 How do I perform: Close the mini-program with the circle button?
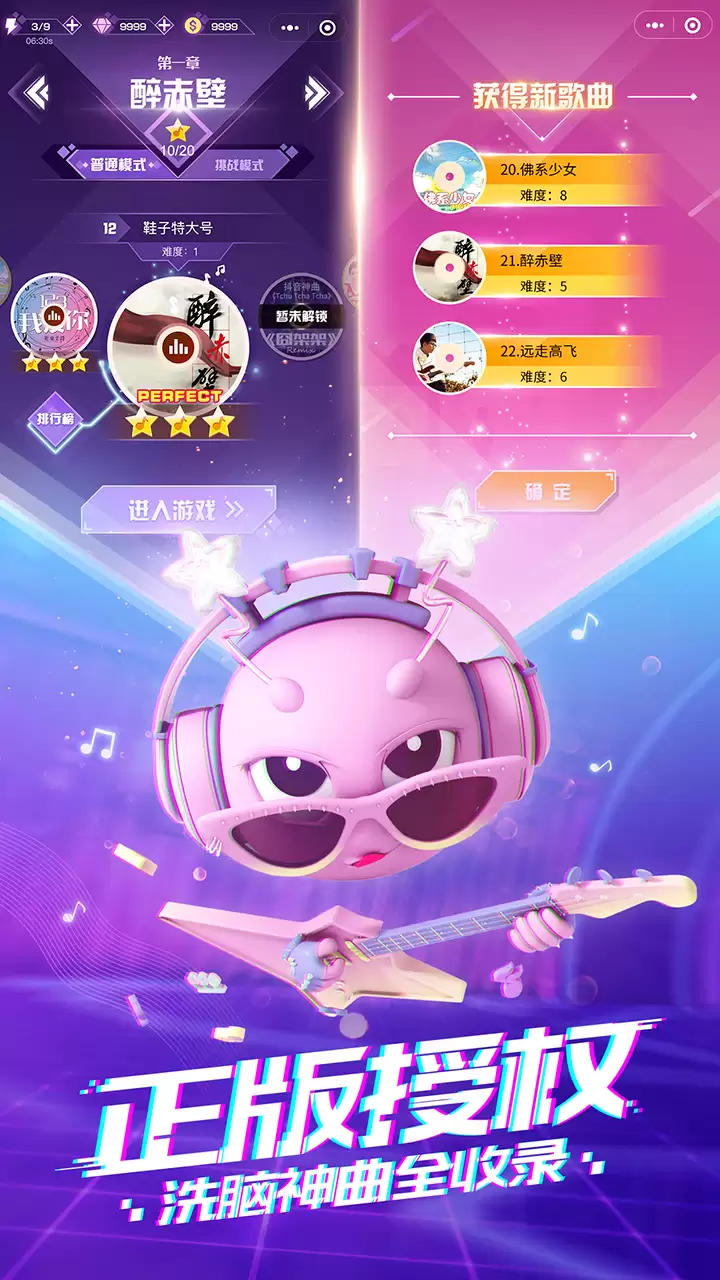click(x=327, y=27)
